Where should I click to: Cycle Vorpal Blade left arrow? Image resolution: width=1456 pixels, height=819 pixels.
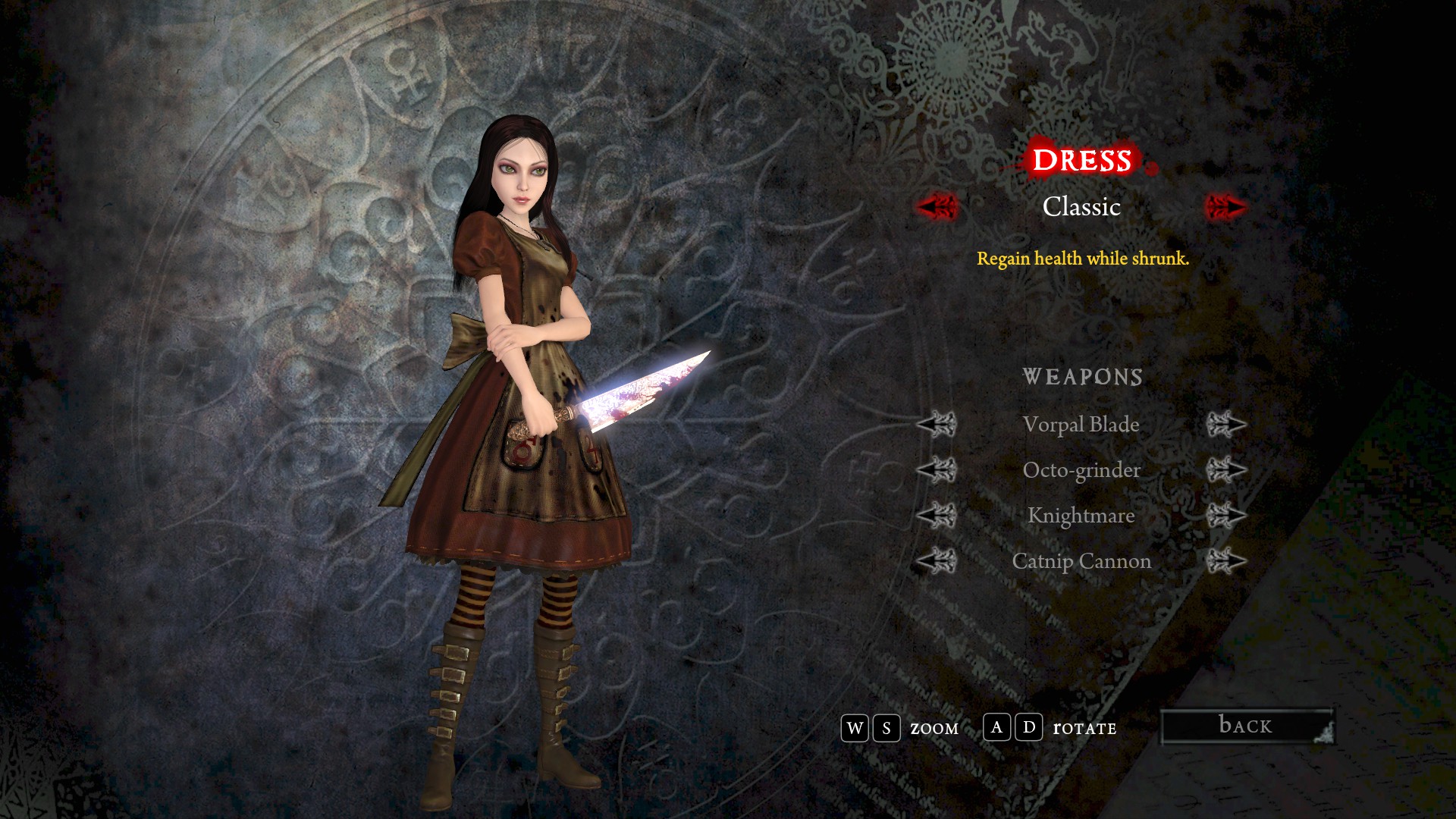[937, 425]
